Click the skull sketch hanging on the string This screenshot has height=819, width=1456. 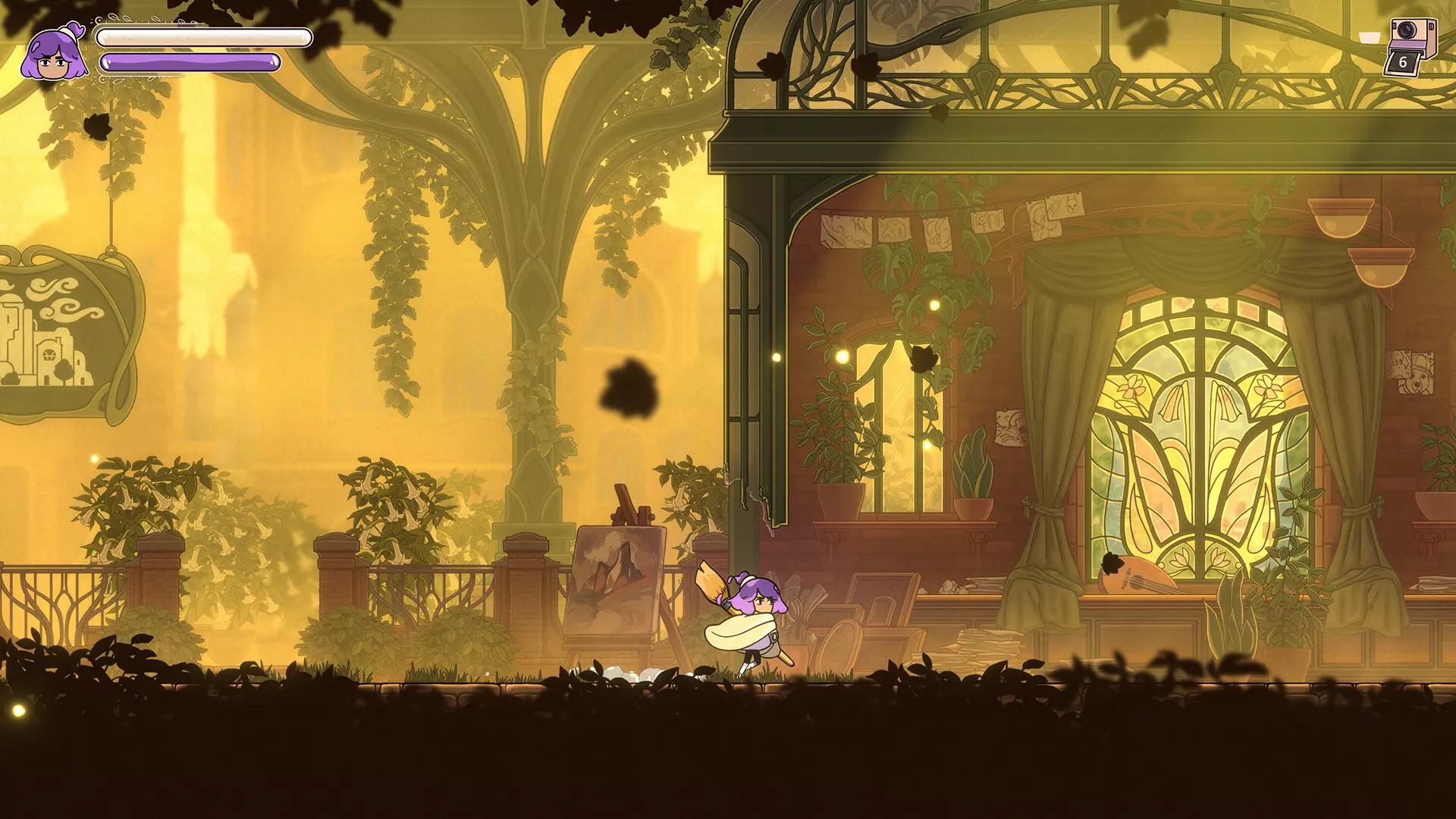click(1071, 206)
